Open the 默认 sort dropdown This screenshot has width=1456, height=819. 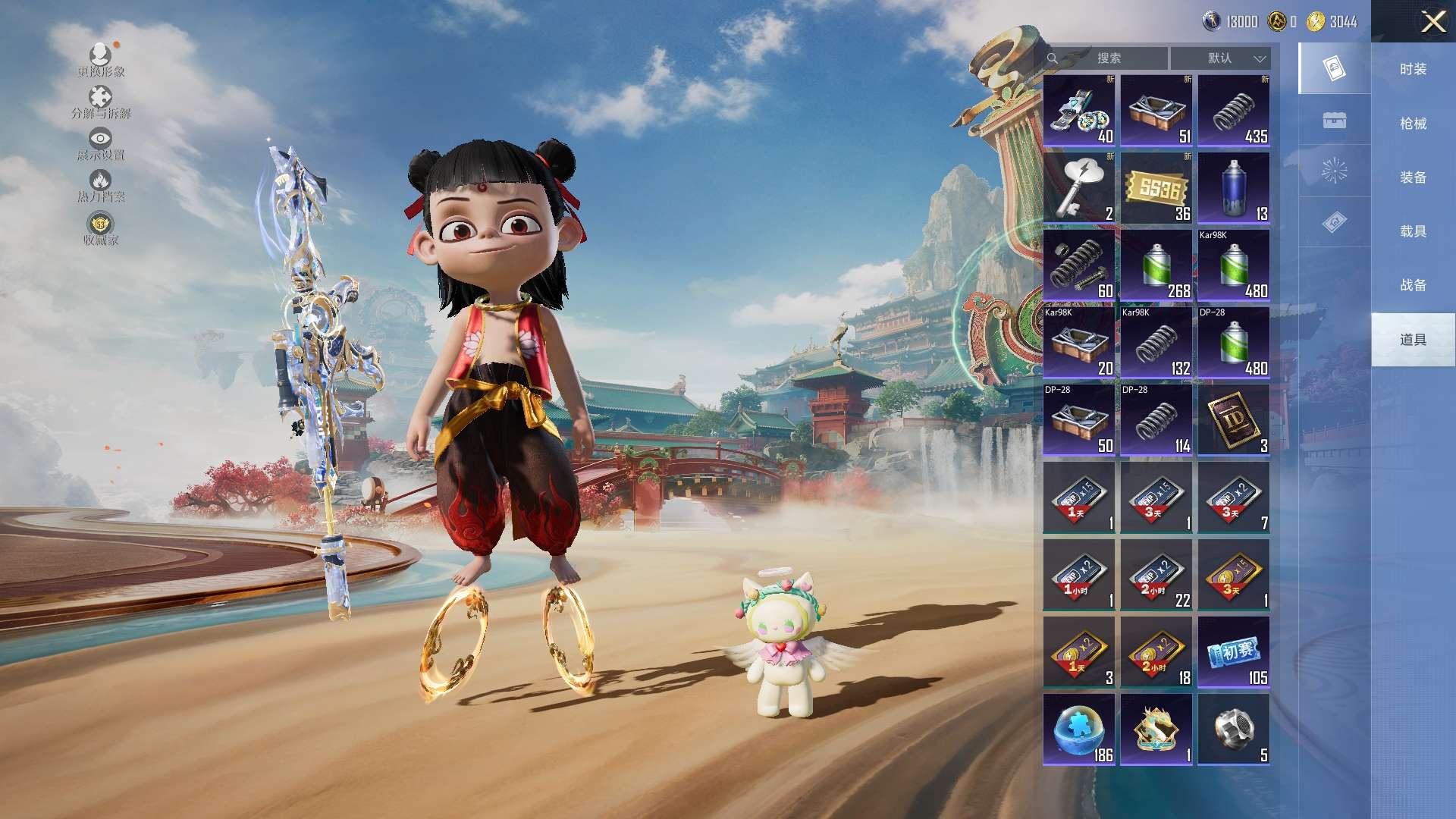[x=1220, y=58]
